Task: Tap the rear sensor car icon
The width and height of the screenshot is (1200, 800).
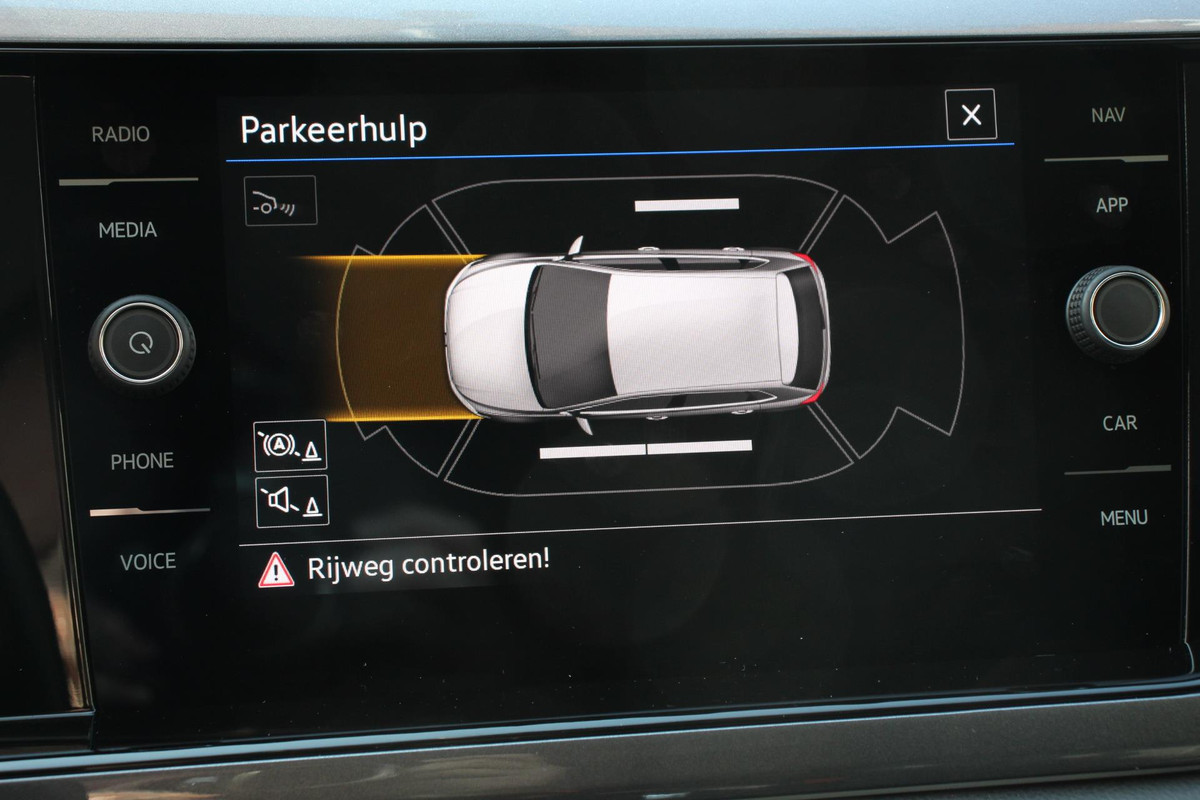Action: 281,200
